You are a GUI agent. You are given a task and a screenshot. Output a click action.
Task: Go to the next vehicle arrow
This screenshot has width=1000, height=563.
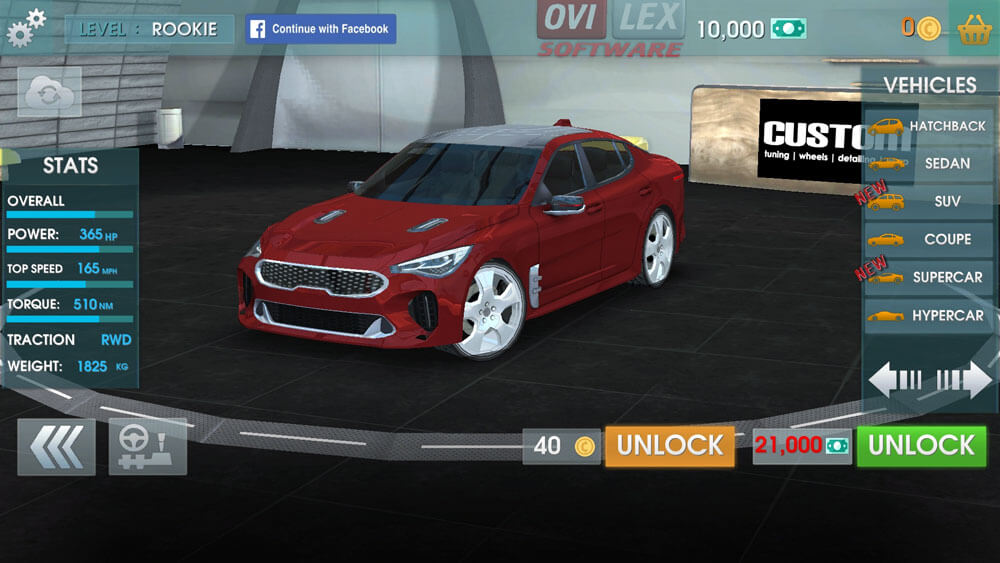tap(963, 380)
